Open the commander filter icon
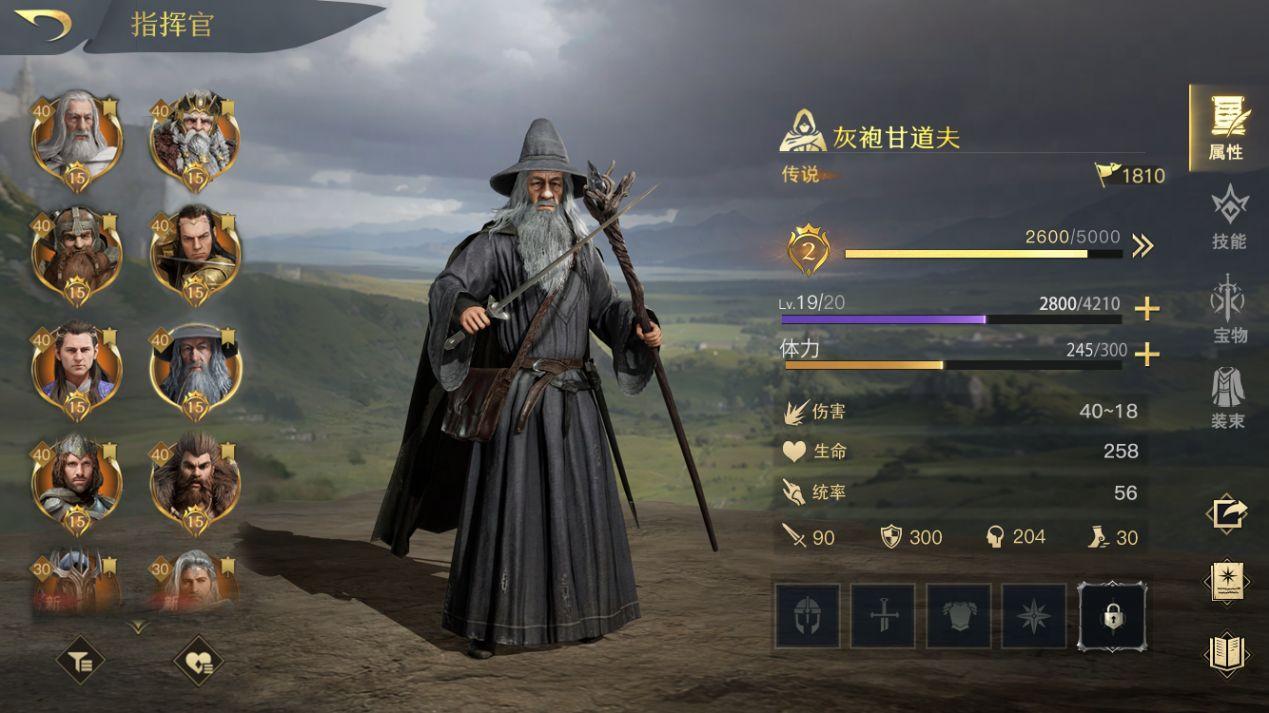 (79, 659)
